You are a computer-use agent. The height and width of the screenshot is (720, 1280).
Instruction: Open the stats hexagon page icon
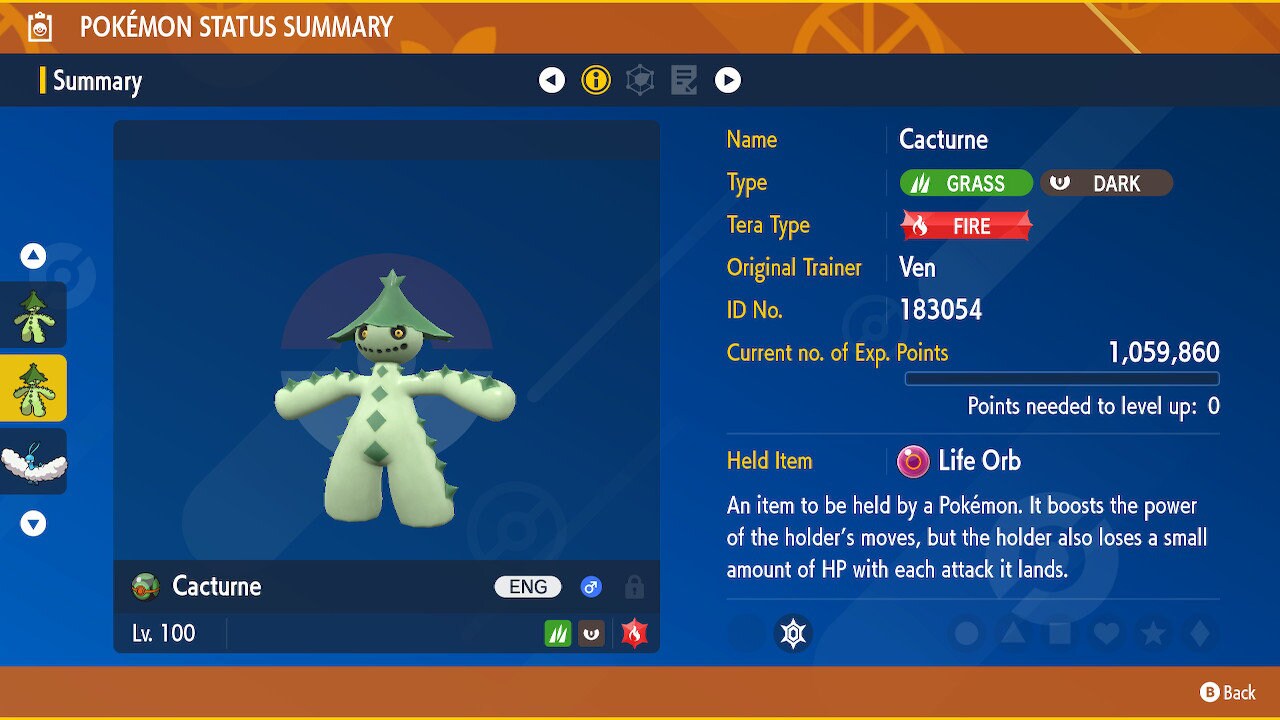tap(640, 80)
